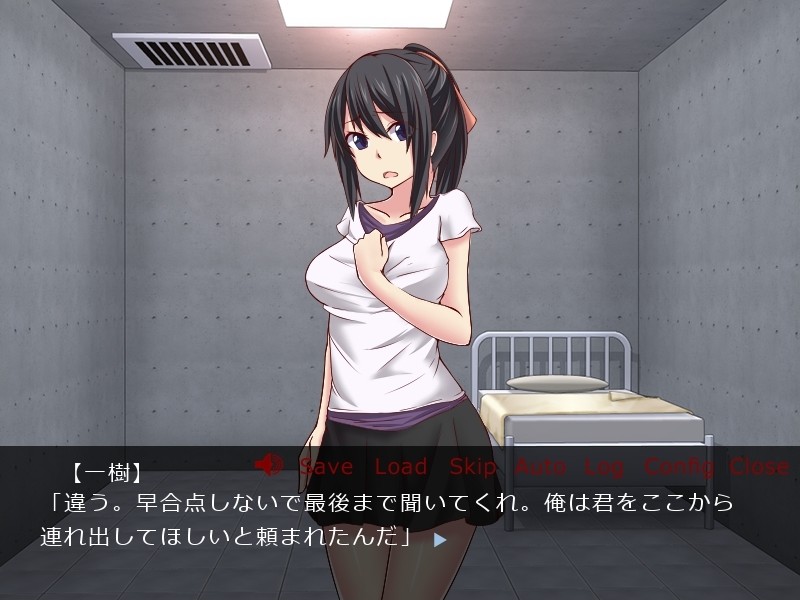The height and width of the screenshot is (600, 800).
Task: Show the dialogue Log
Action: tap(604, 466)
